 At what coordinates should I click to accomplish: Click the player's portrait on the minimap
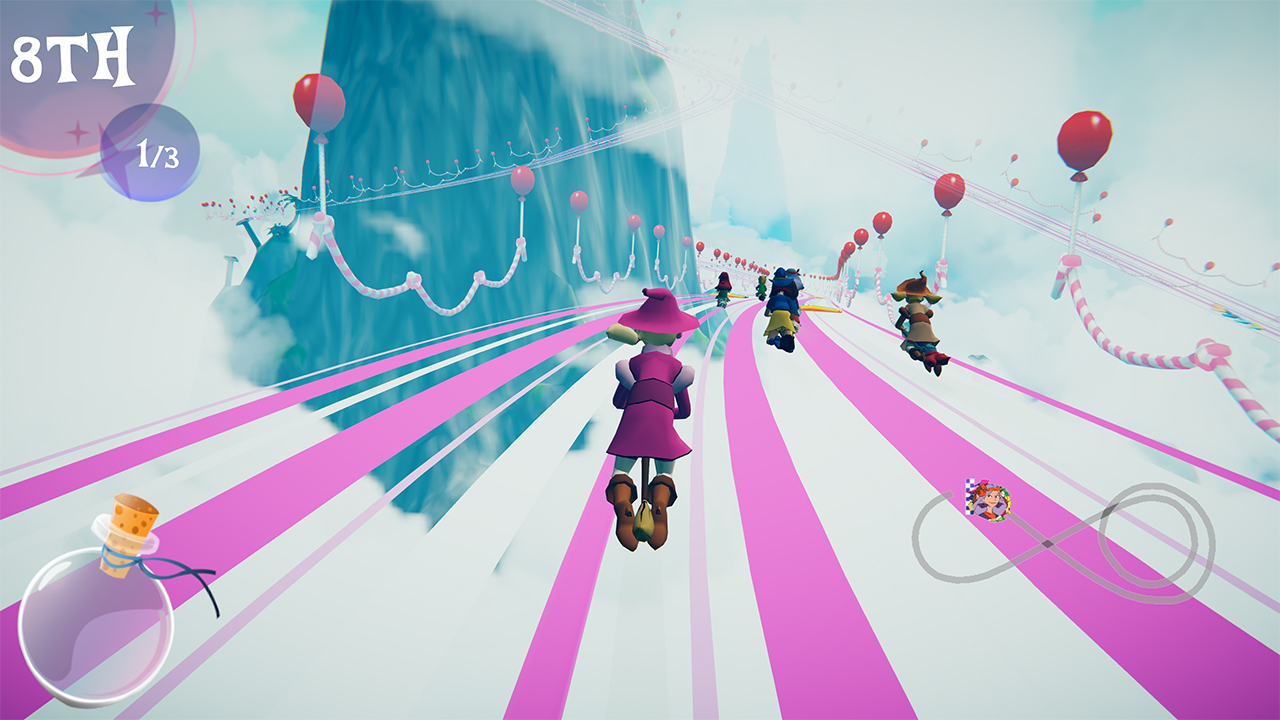[x=990, y=500]
